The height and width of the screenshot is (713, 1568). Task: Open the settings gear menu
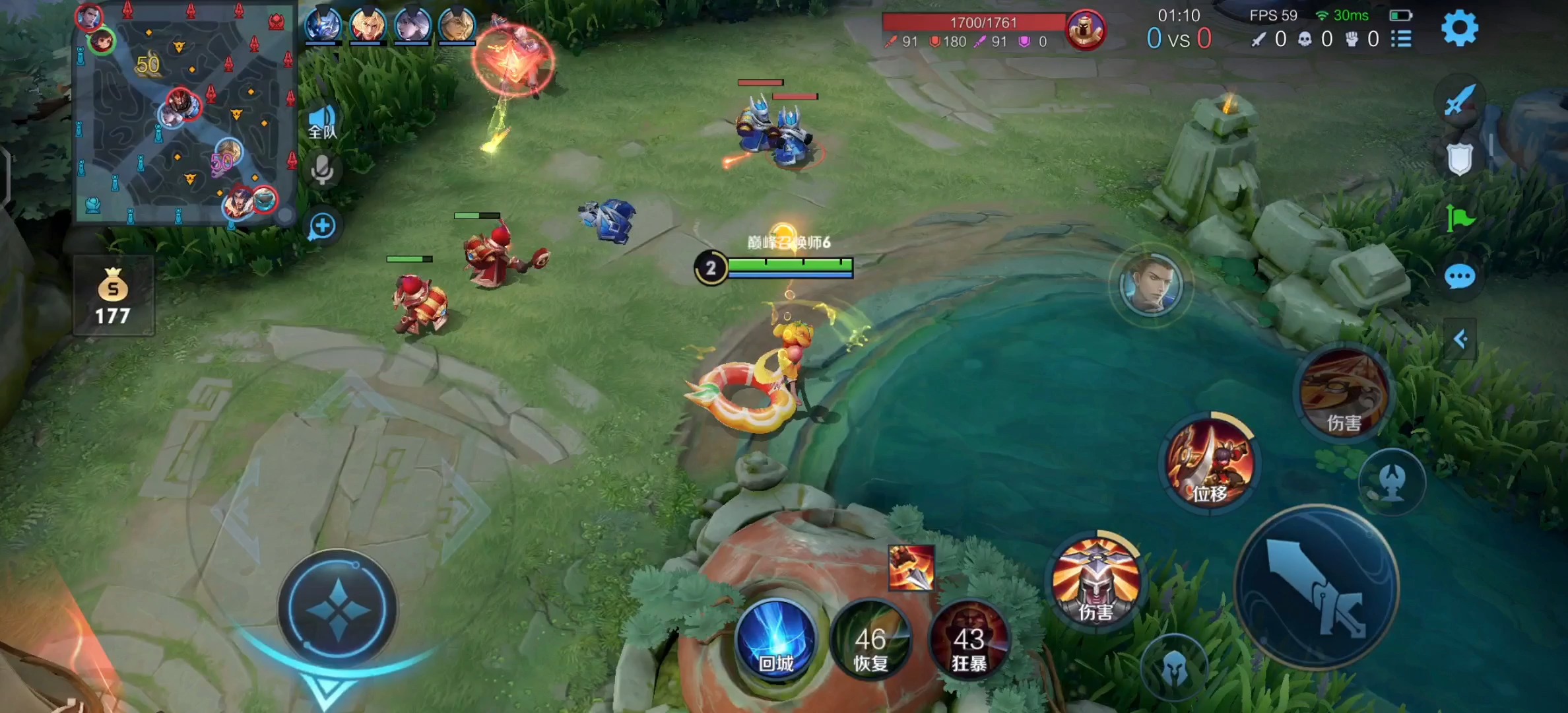pos(1459,29)
